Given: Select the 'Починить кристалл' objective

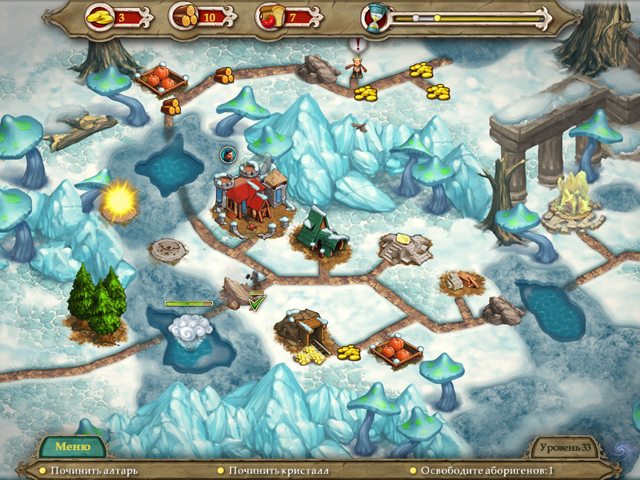Looking at the screenshot, I should click(278, 470).
